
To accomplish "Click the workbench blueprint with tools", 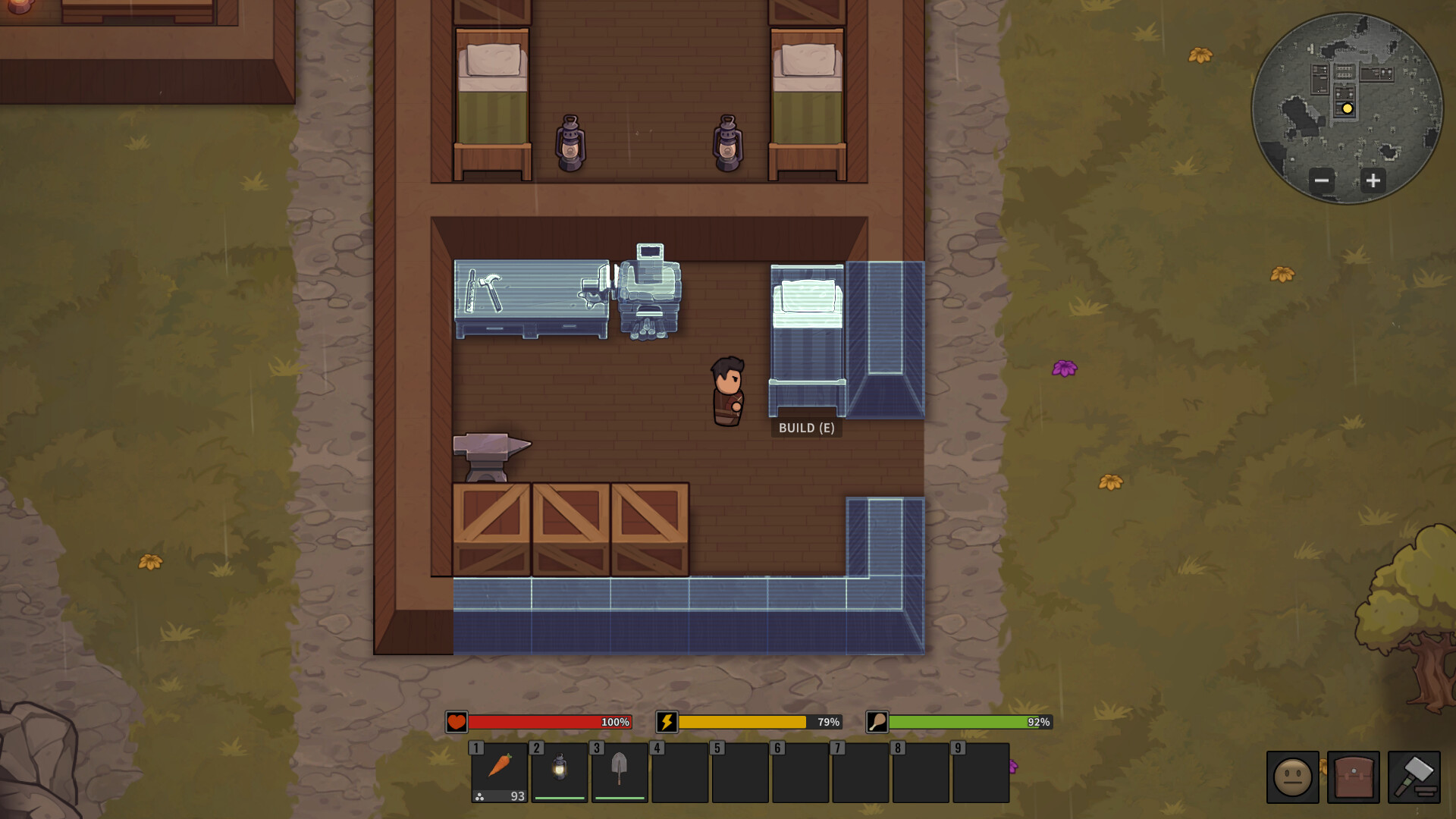I will 531,300.
